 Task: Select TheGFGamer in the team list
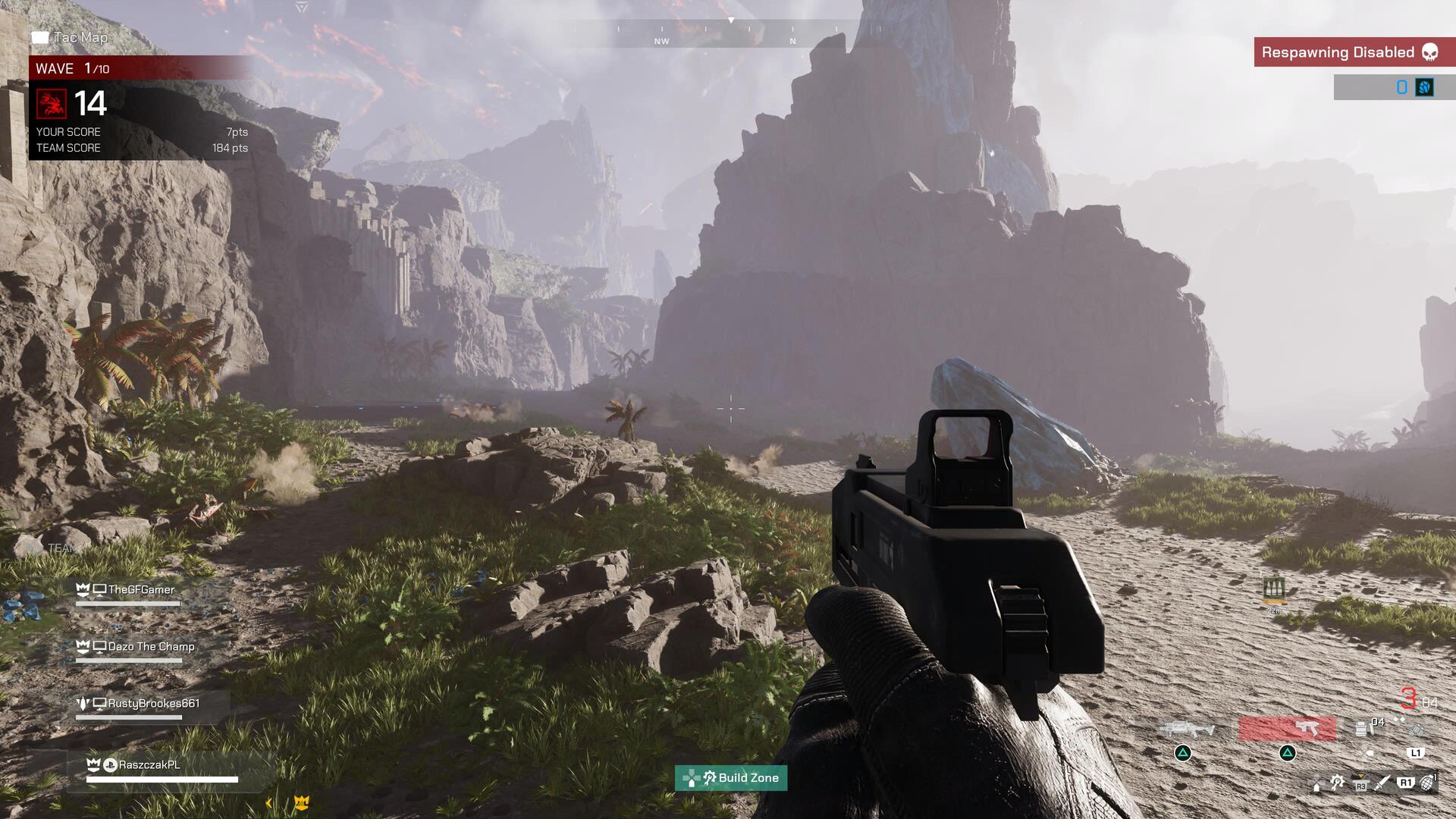[141, 589]
